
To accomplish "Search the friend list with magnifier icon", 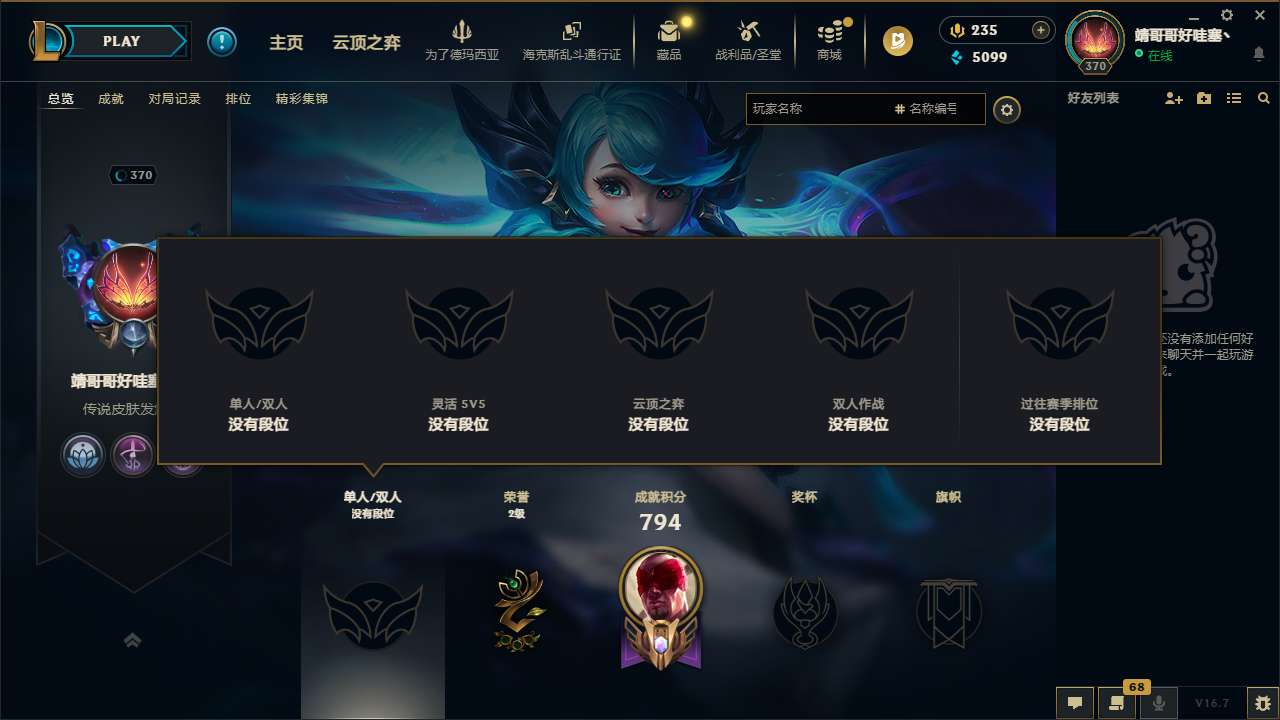I will [x=1264, y=98].
